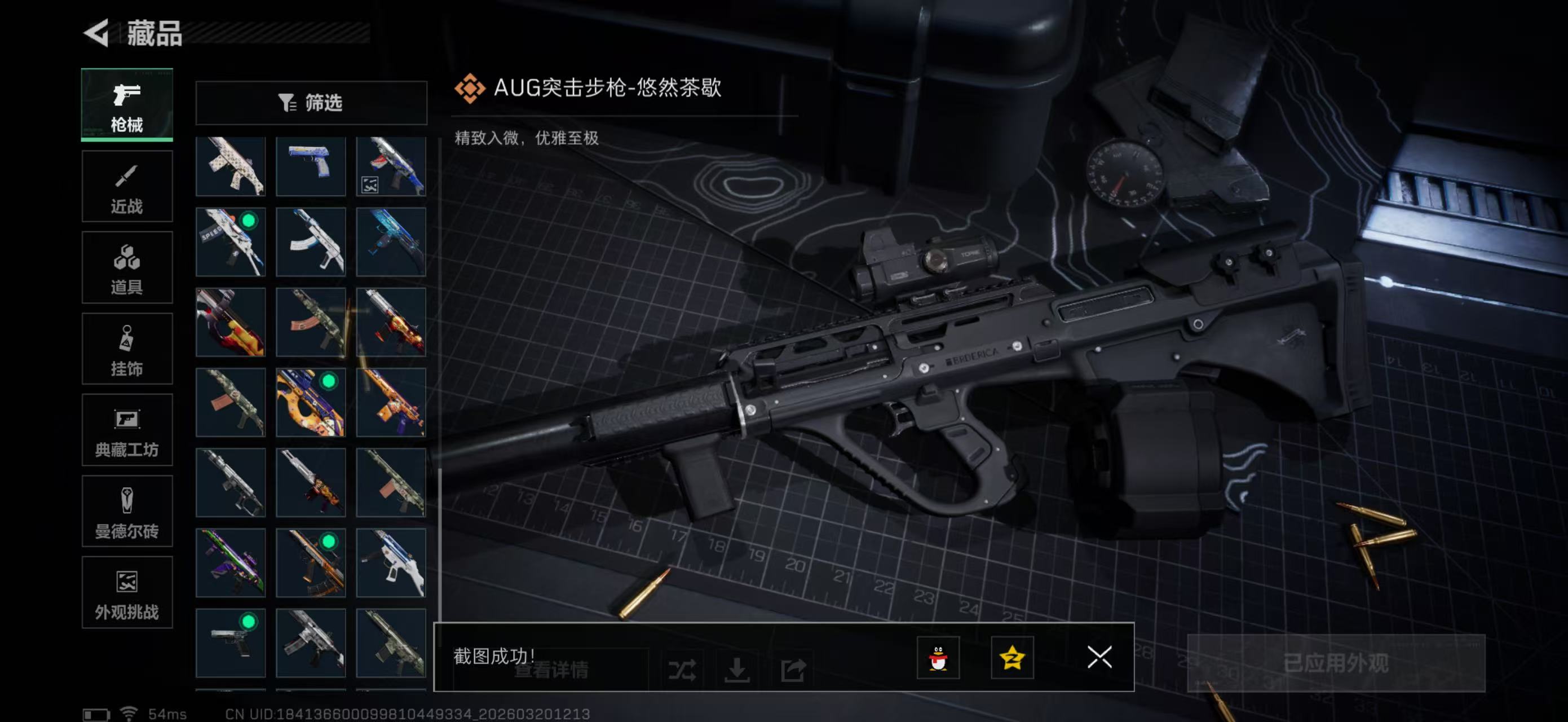This screenshot has width=1568, height=722.
Task: Open the 道具 items category in sidebar
Action: (x=127, y=268)
